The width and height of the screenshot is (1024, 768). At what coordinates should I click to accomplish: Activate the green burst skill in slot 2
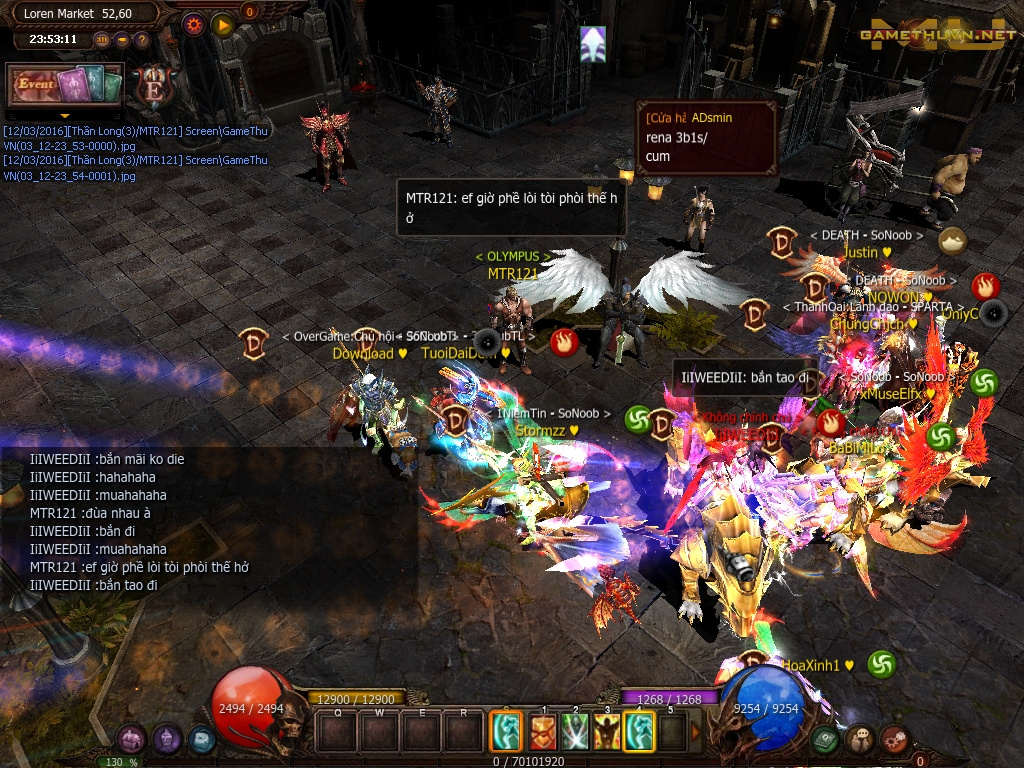click(574, 732)
